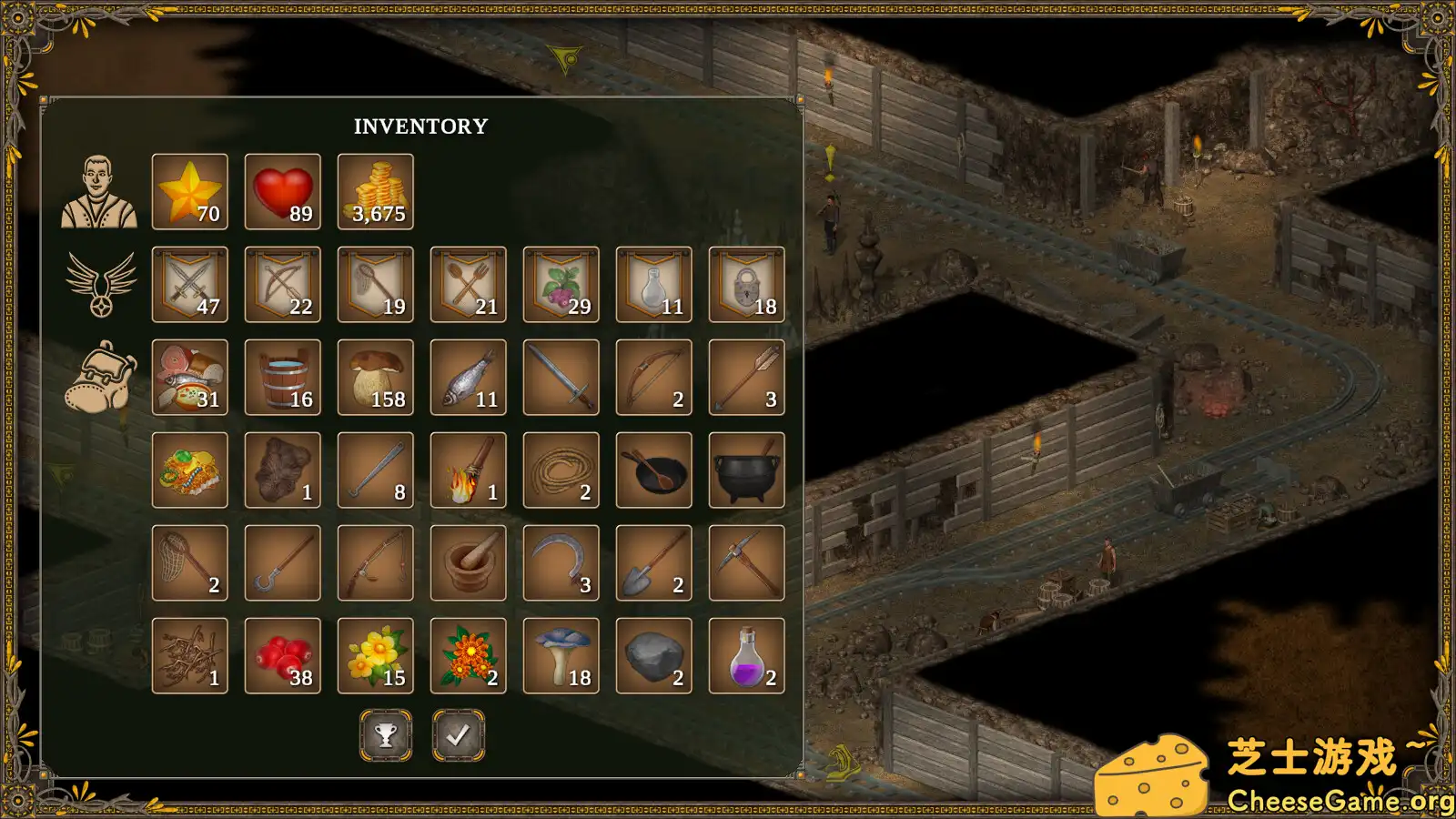Open the backpack items section
The width and height of the screenshot is (1456, 819).
[x=99, y=378]
